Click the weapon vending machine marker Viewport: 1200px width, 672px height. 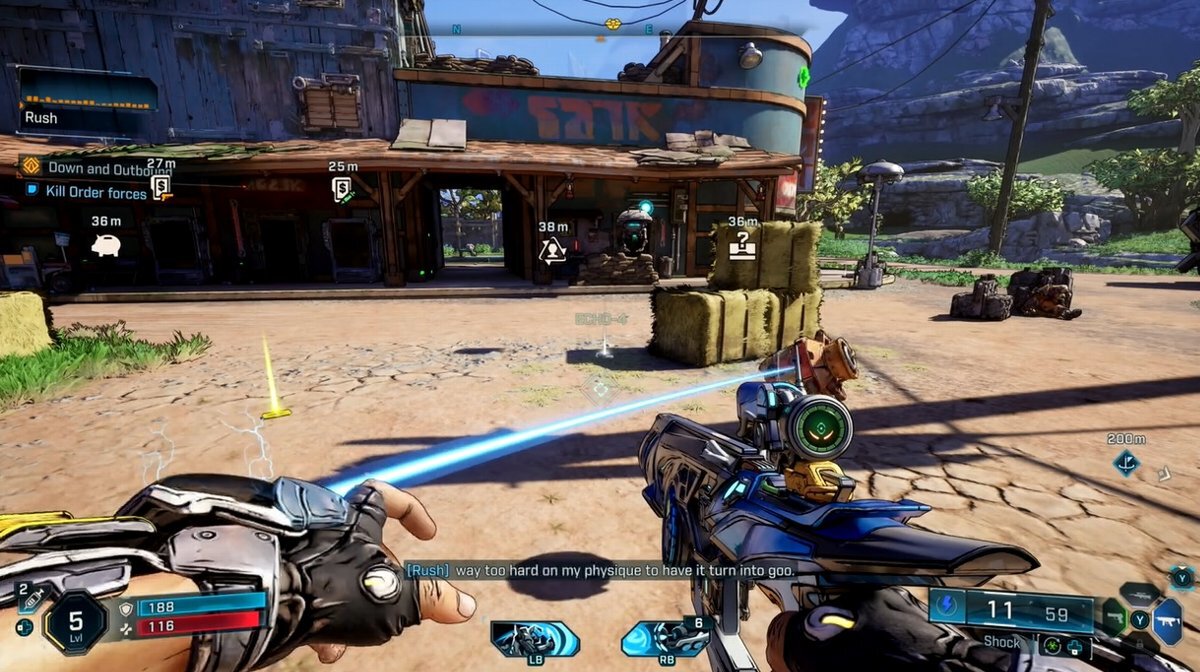tap(160, 187)
